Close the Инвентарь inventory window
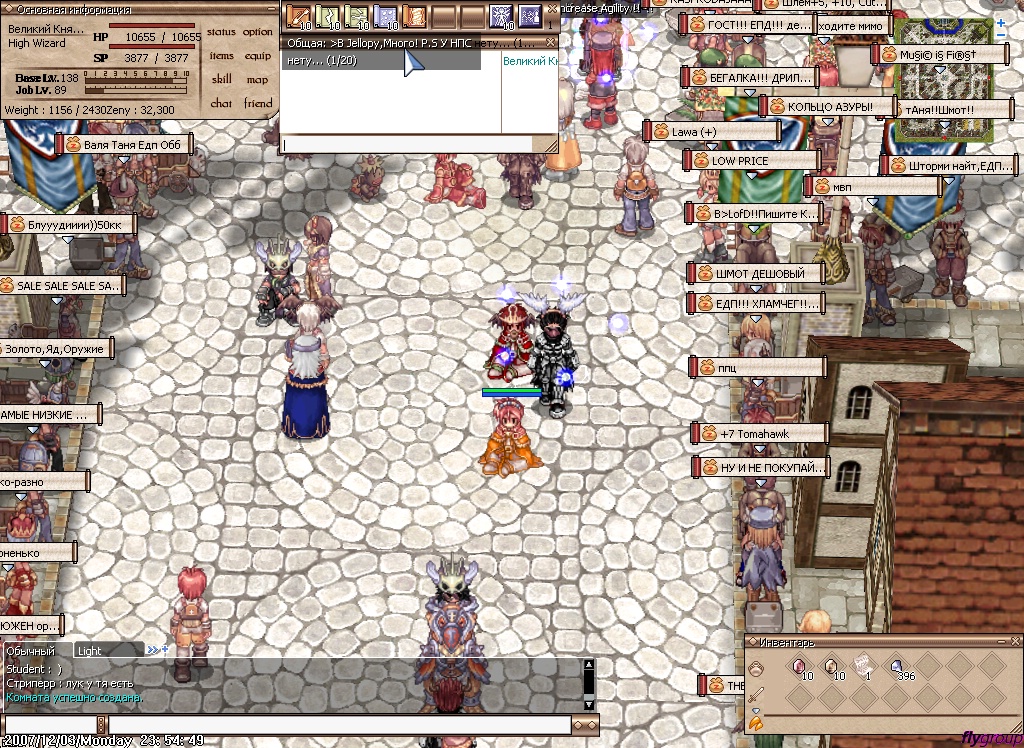1024x748 pixels. pos(1015,641)
